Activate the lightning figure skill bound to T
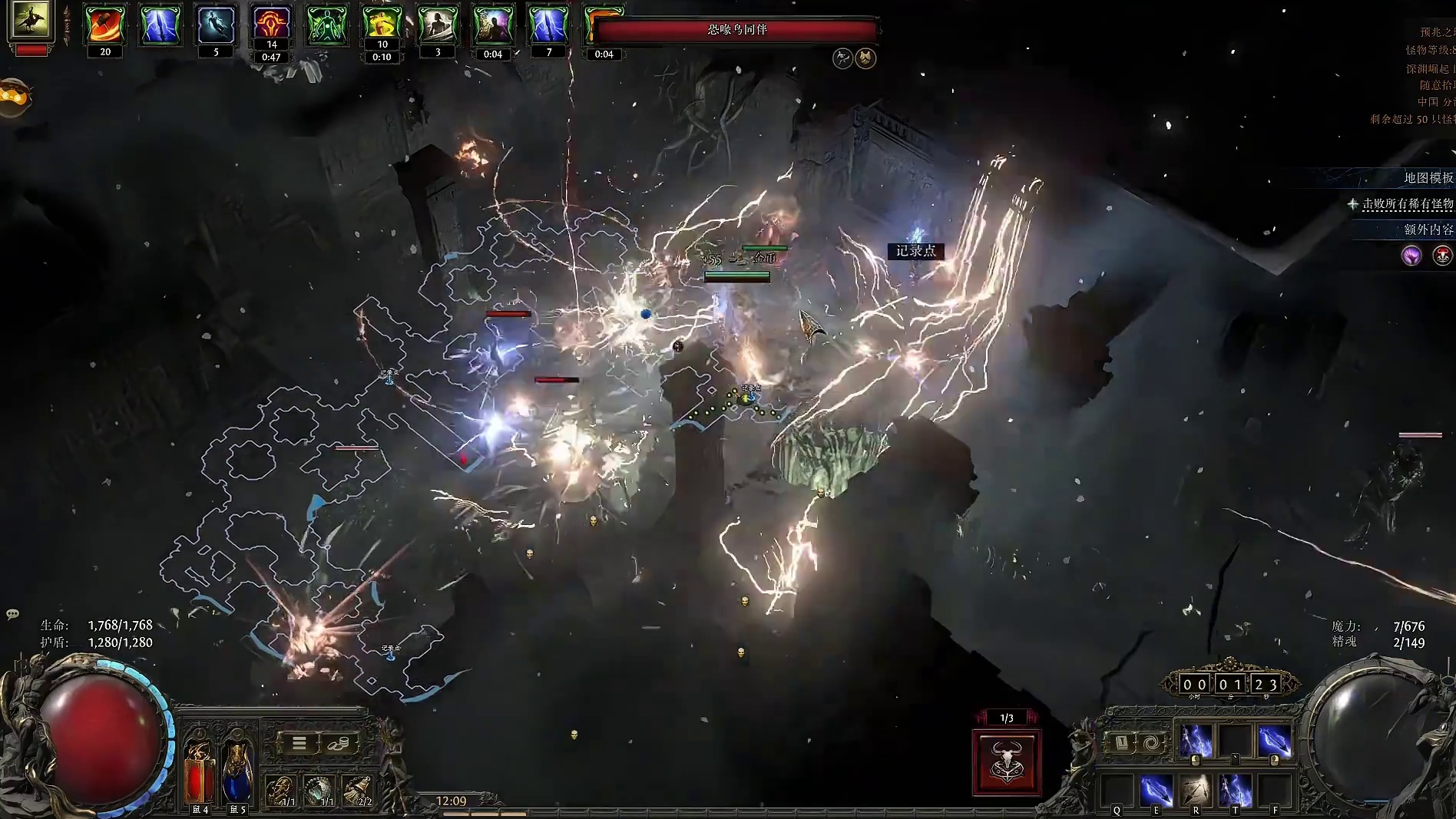Image resolution: width=1456 pixels, height=819 pixels. click(1235, 790)
